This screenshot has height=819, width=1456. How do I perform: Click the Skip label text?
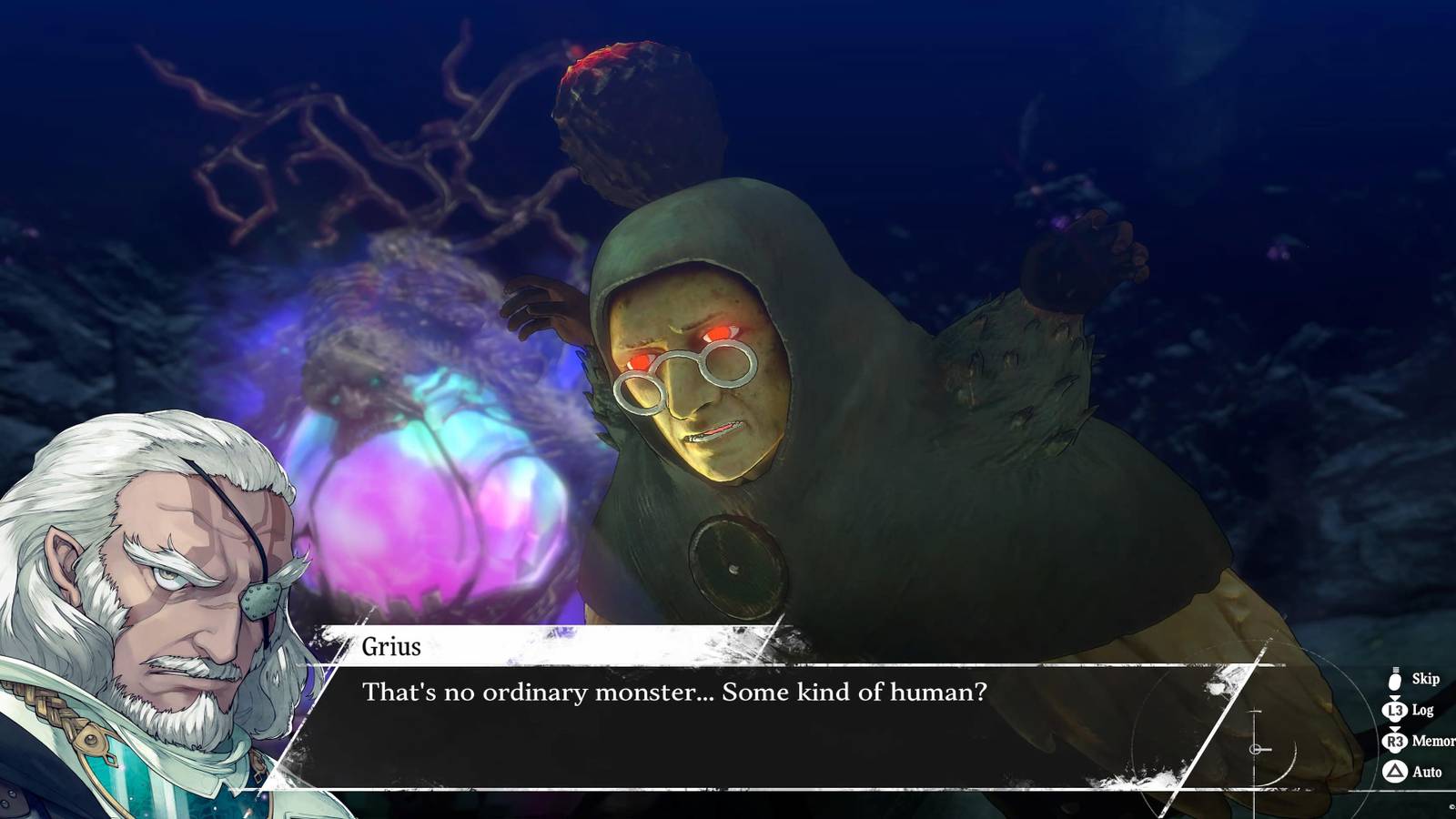[1426, 679]
